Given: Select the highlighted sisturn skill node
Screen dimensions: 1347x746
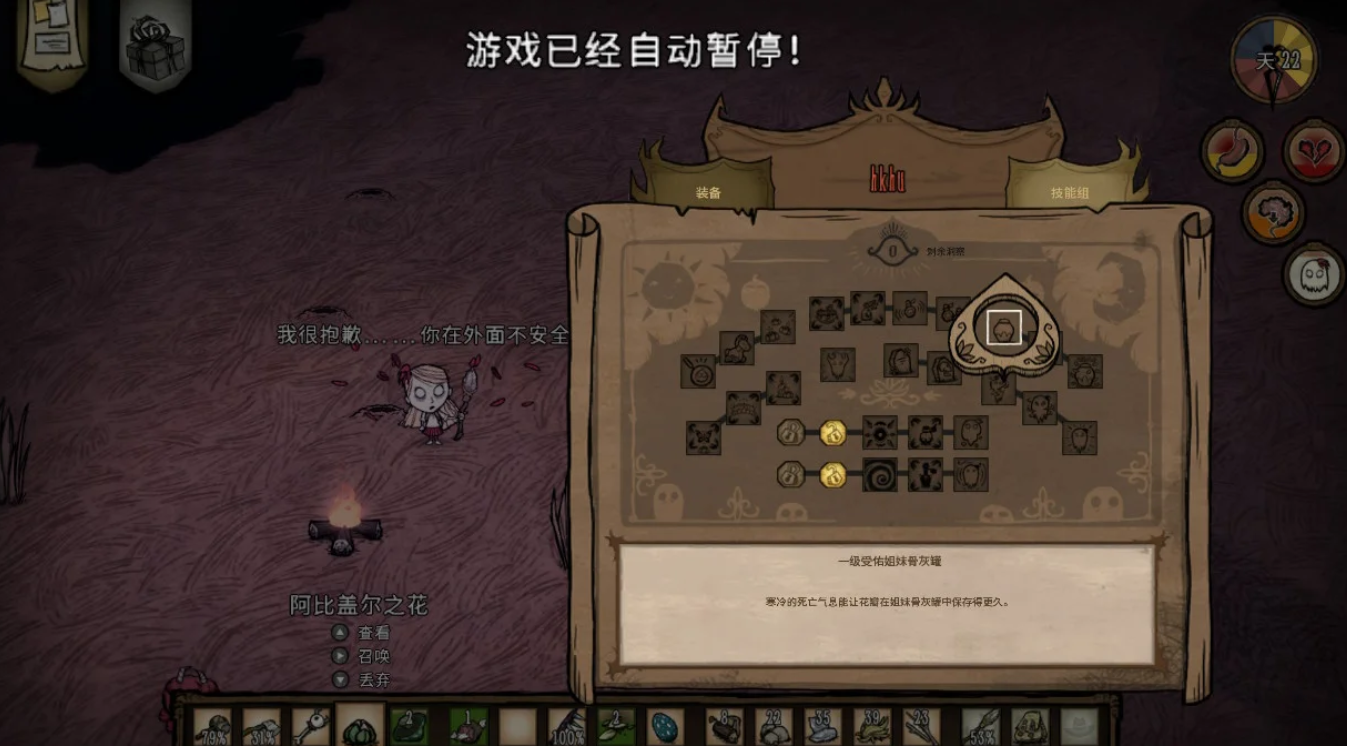Looking at the screenshot, I should click(1004, 327).
